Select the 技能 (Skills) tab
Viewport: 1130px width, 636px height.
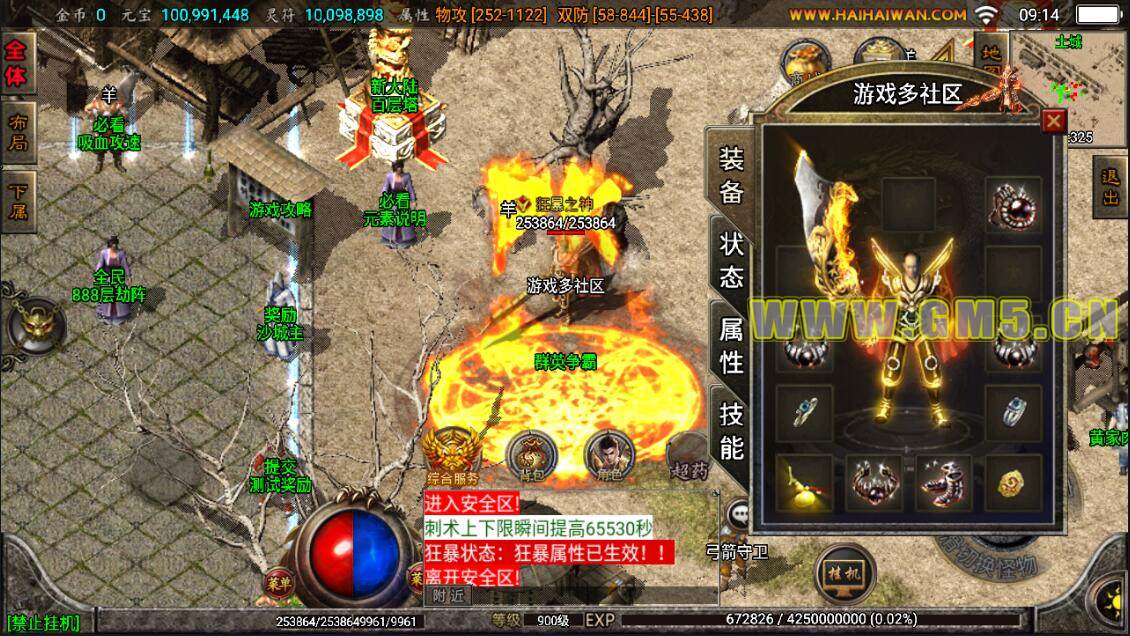pos(732,432)
